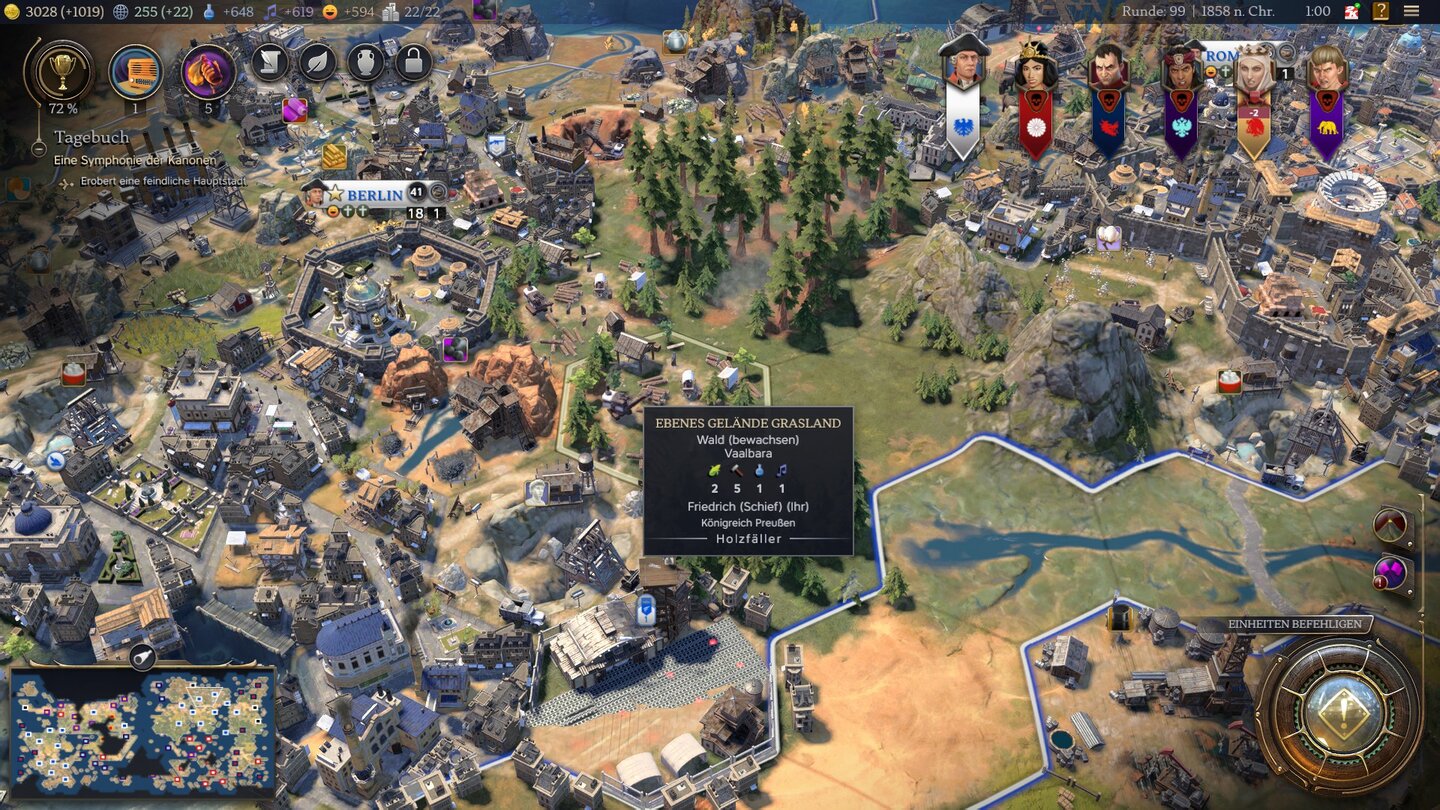This screenshot has width=1440, height=810.
Task: Open the civics tree fist icon
Action: (208, 71)
